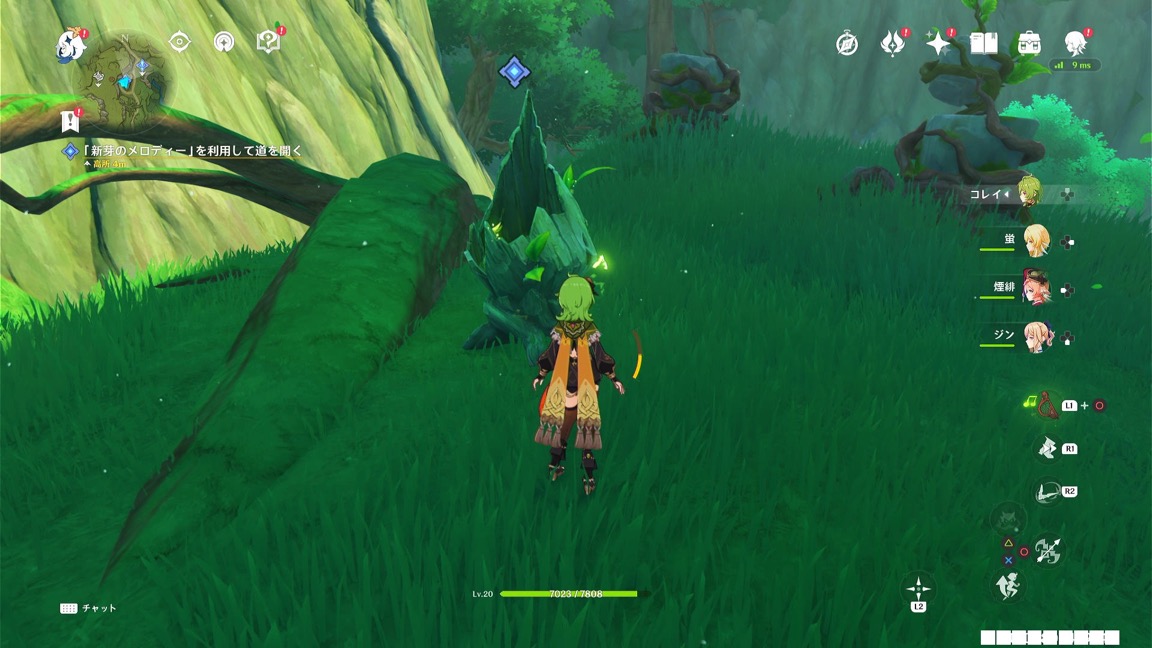Open the character head profile icon

[1075, 43]
